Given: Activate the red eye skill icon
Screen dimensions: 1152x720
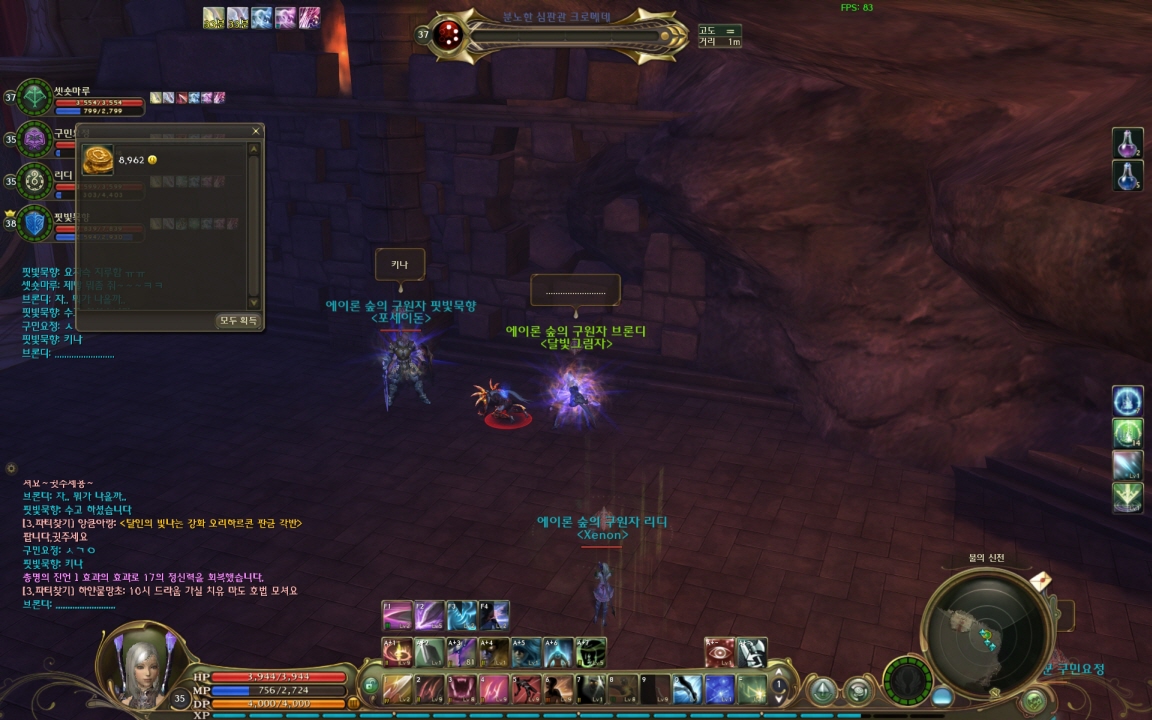Looking at the screenshot, I should [x=719, y=652].
